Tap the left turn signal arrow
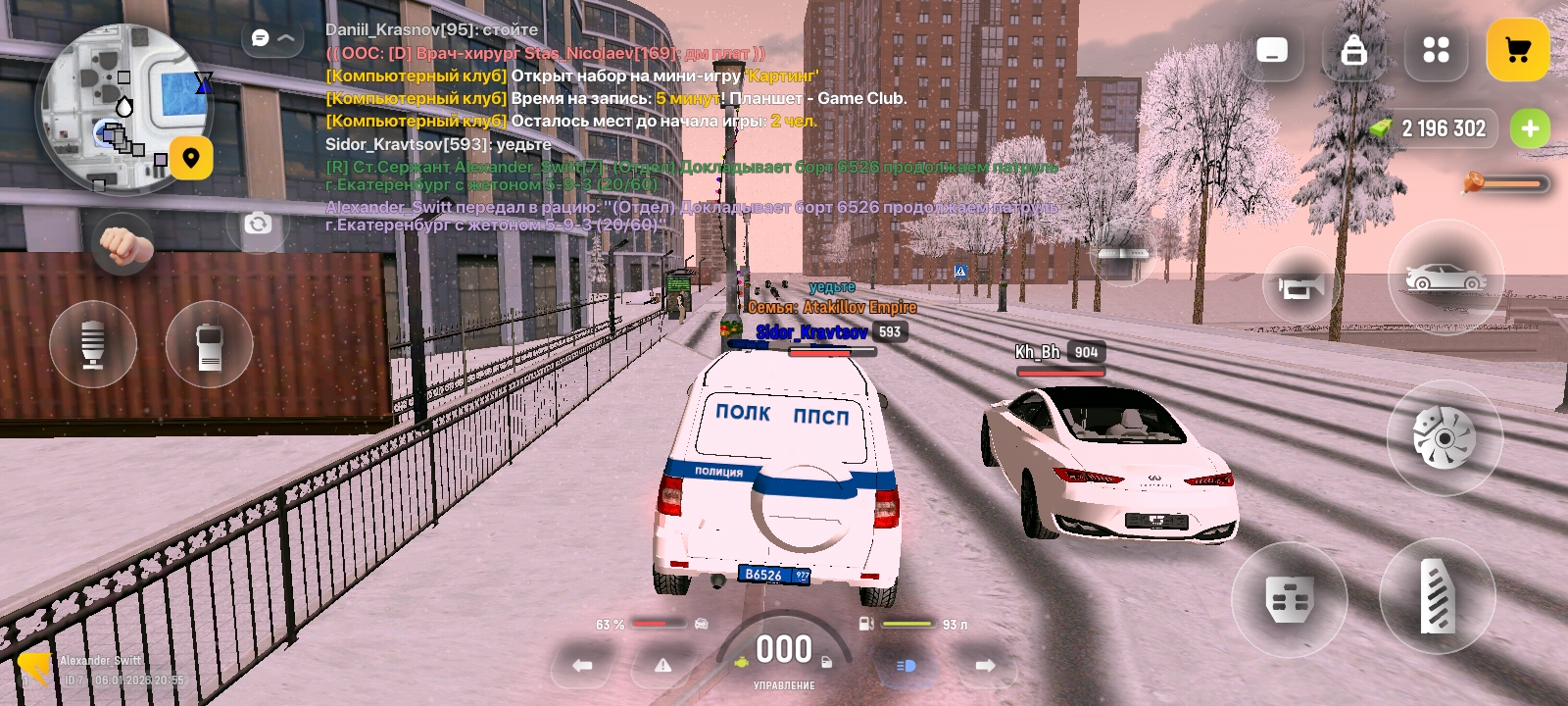1568x706 pixels. [583, 665]
